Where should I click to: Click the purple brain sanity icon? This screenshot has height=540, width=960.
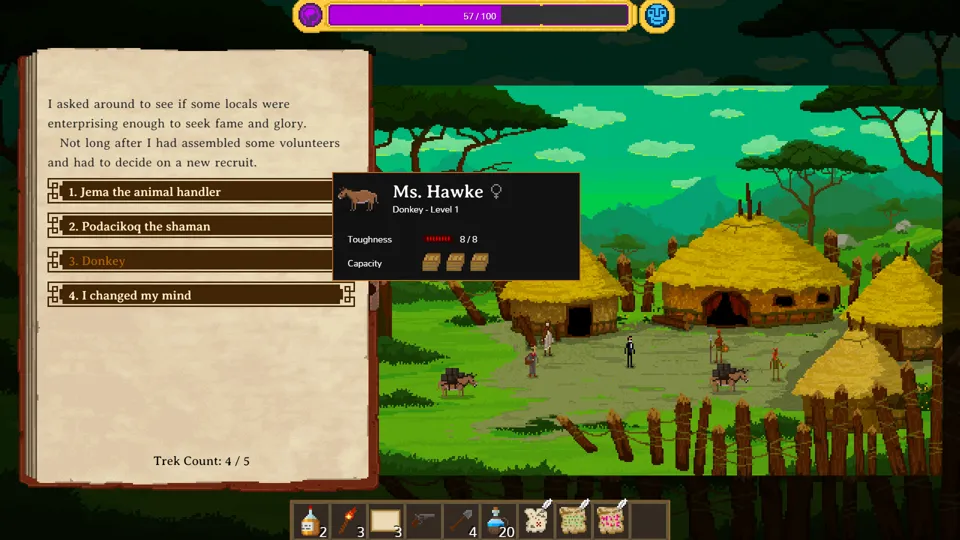click(x=311, y=15)
